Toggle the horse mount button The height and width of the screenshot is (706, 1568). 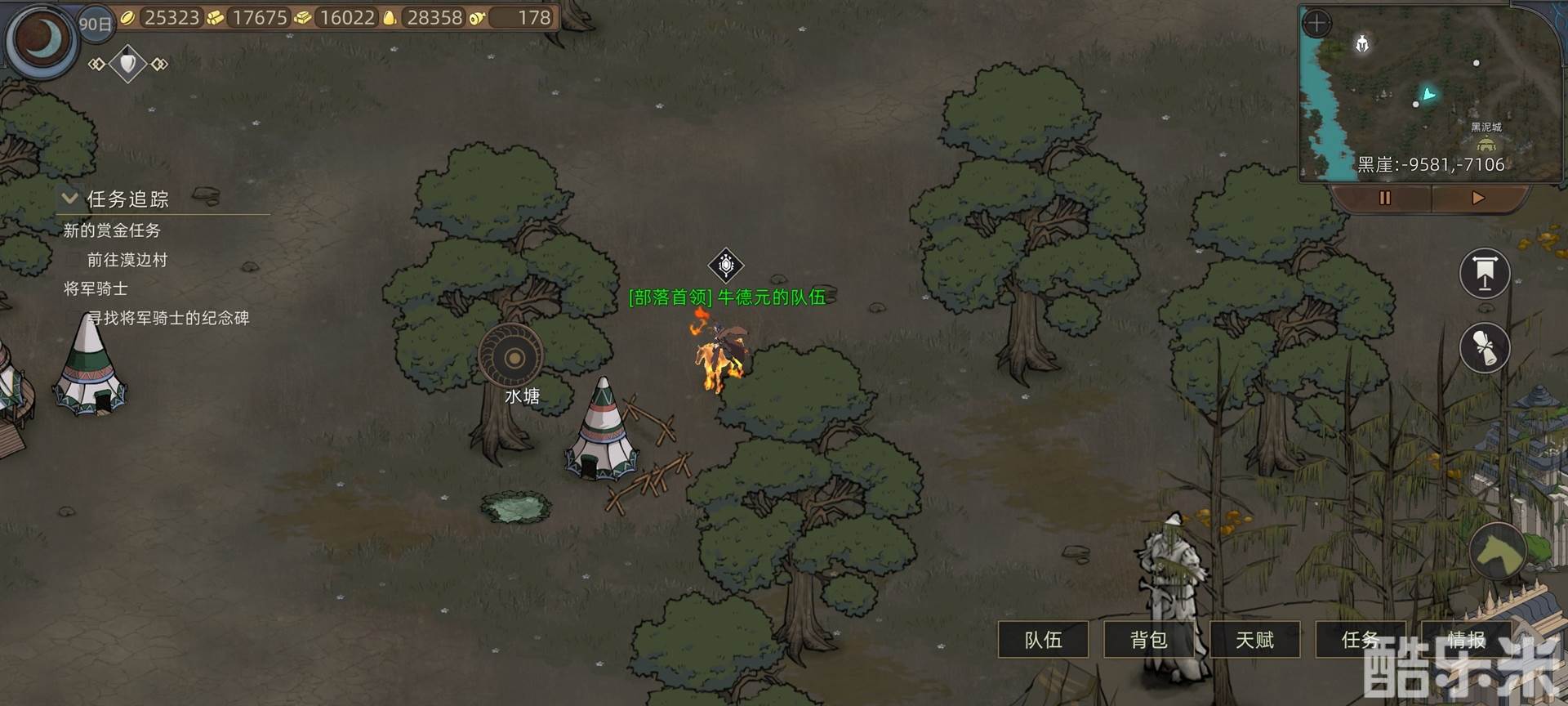click(x=1499, y=552)
